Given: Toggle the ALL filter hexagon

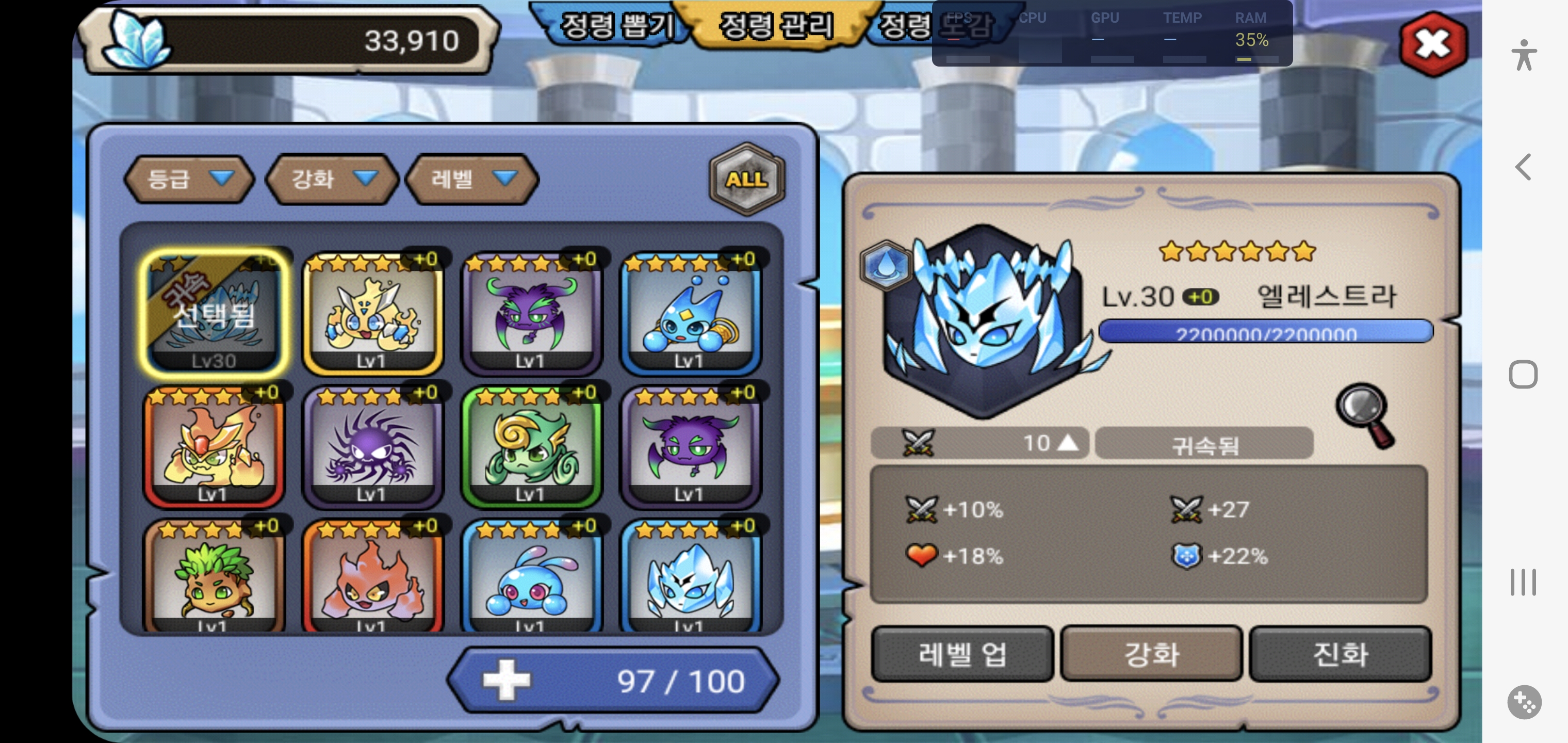Looking at the screenshot, I should pyautogui.click(x=746, y=179).
